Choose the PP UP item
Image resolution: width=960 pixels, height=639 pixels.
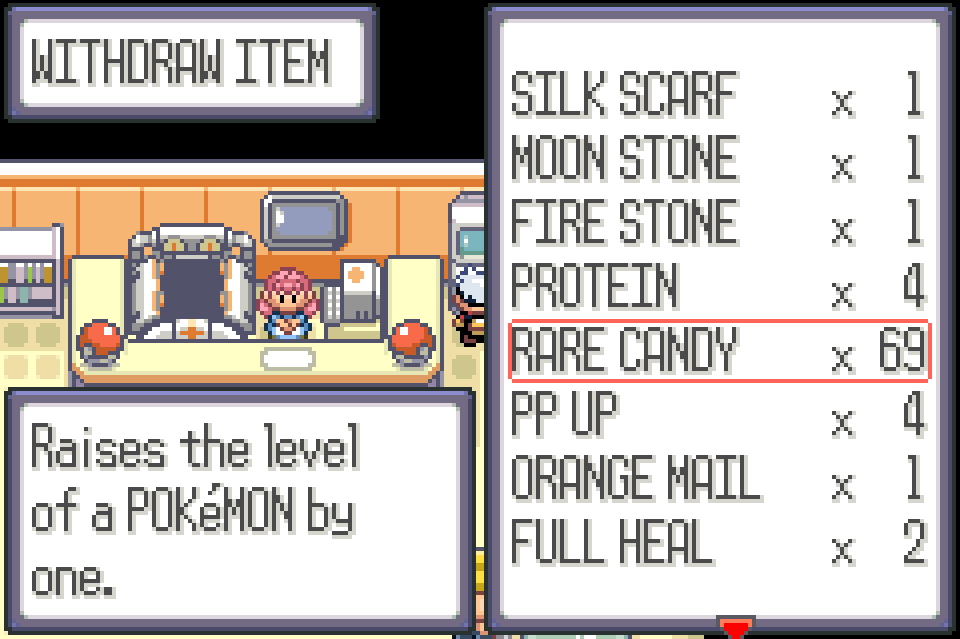(718, 415)
